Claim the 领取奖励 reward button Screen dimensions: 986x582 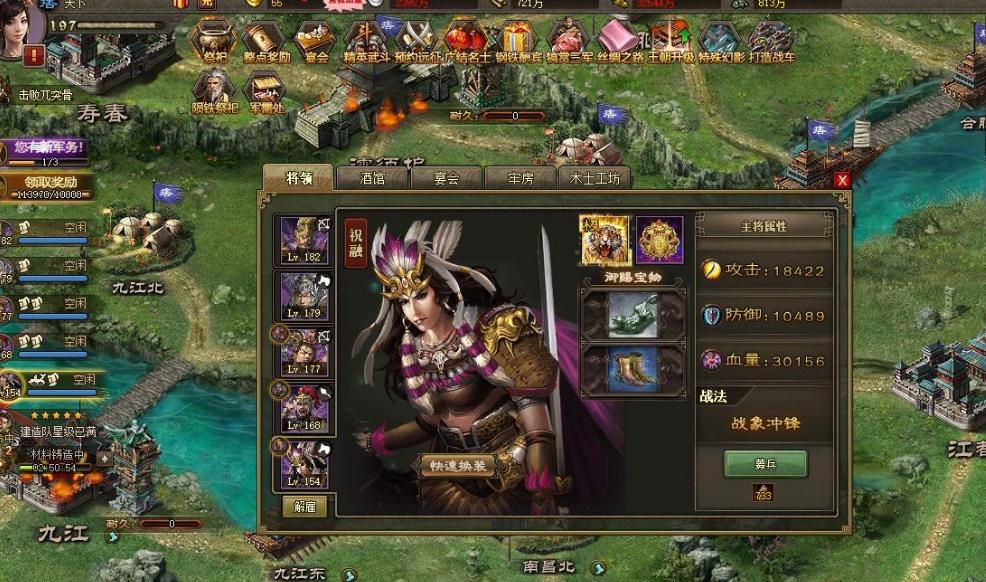pos(48,187)
